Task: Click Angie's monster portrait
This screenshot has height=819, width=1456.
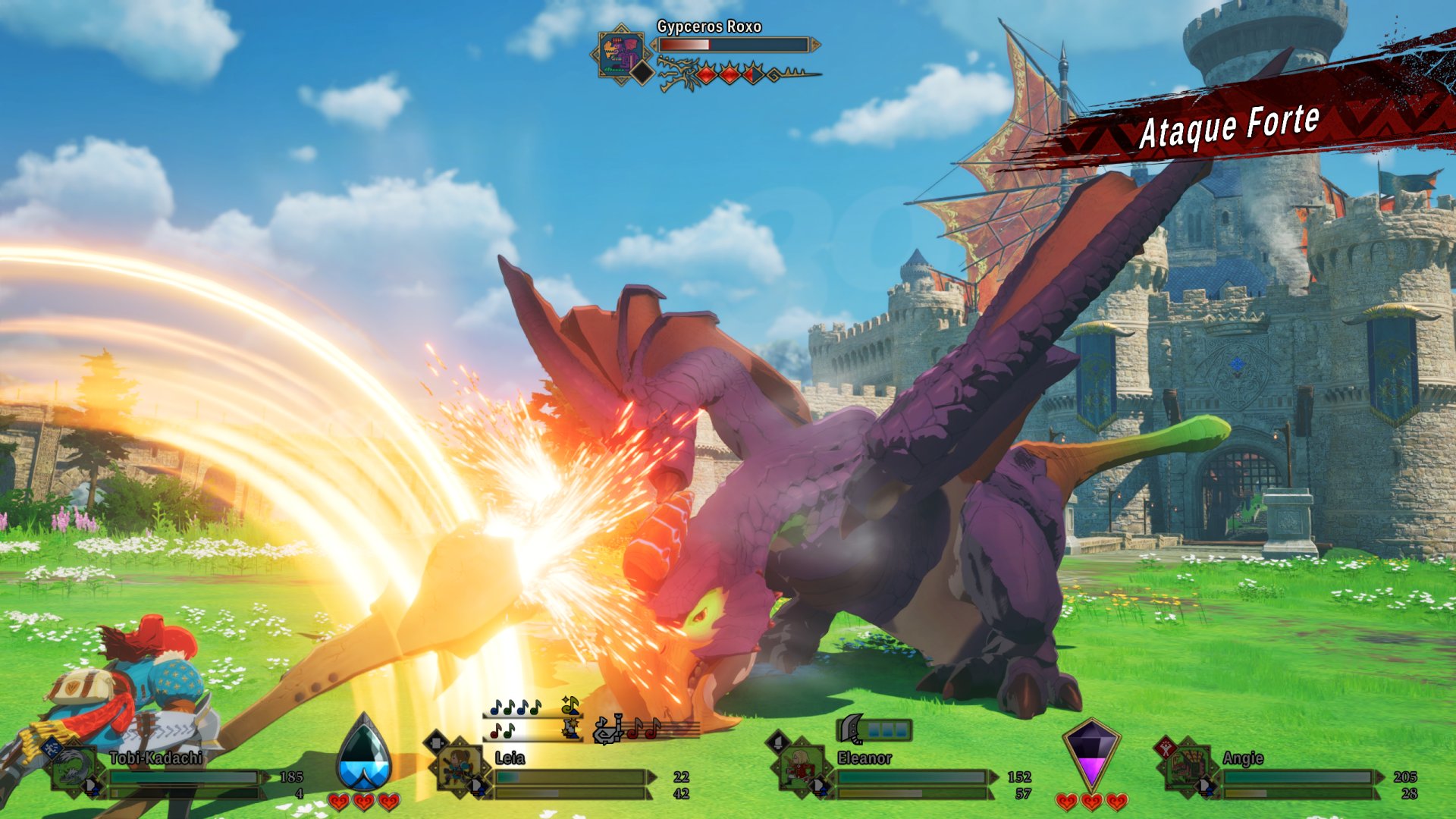Action: pos(1187,769)
